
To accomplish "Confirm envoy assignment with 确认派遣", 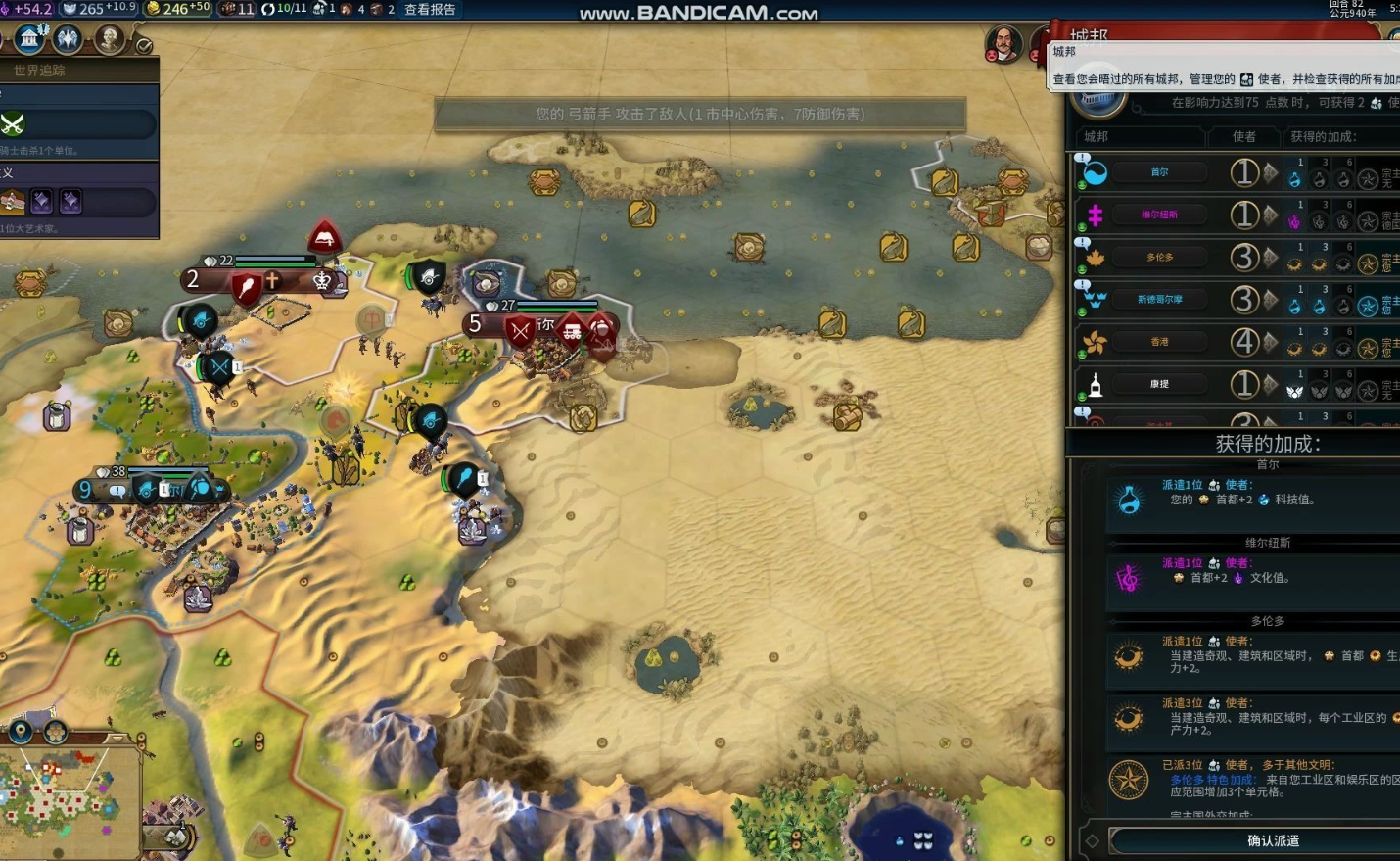I will coord(1273,840).
